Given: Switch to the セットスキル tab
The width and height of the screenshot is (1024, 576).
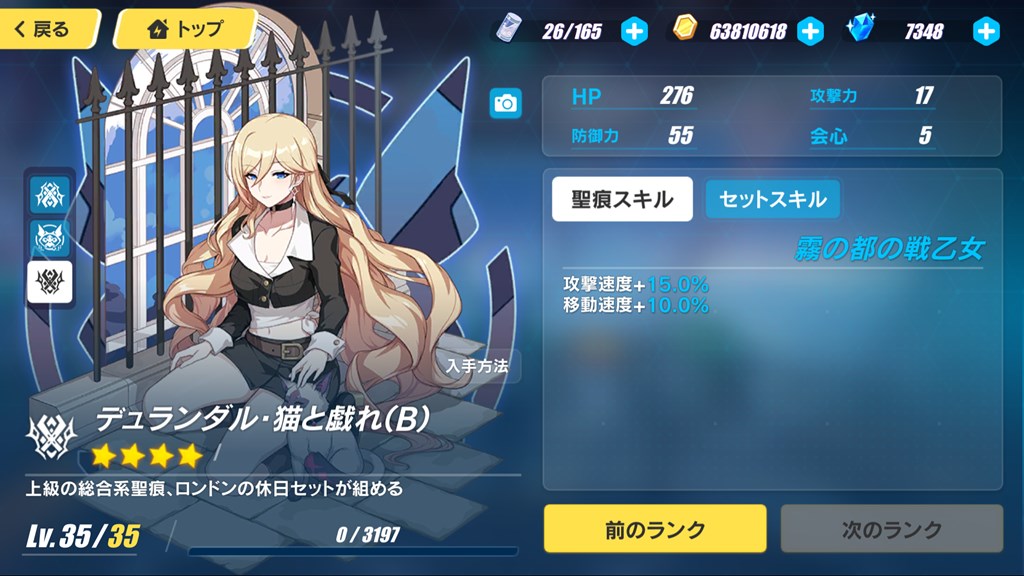Looking at the screenshot, I should pos(773,199).
